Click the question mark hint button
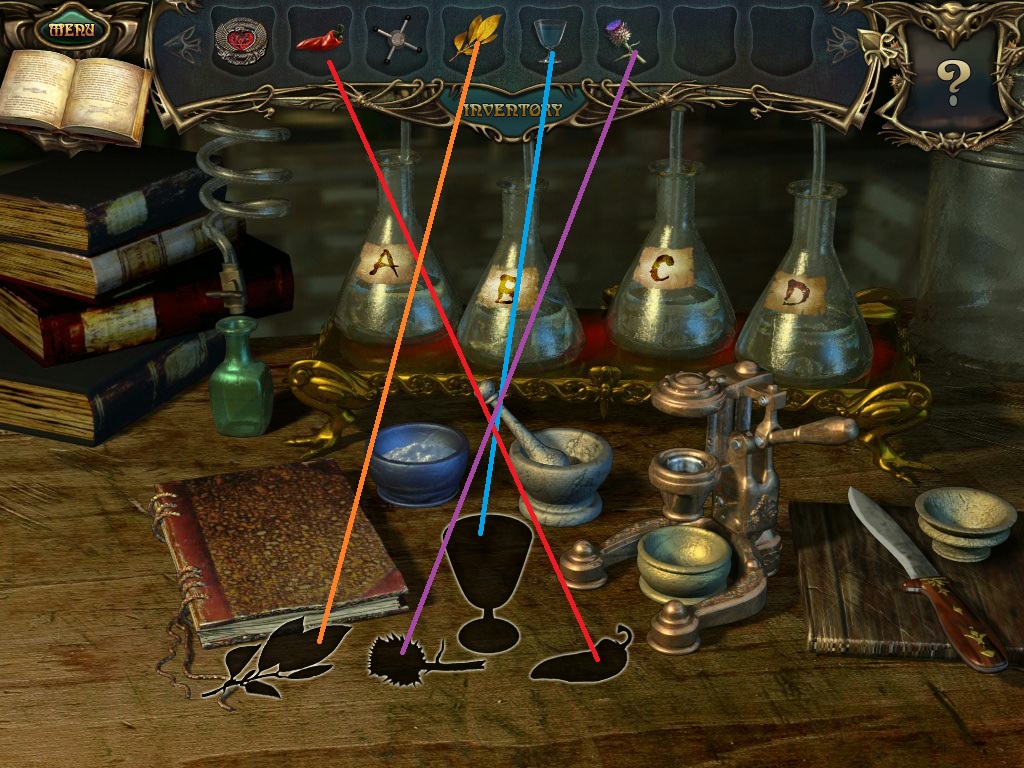The height and width of the screenshot is (768, 1024). pyautogui.click(x=951, y=83)
